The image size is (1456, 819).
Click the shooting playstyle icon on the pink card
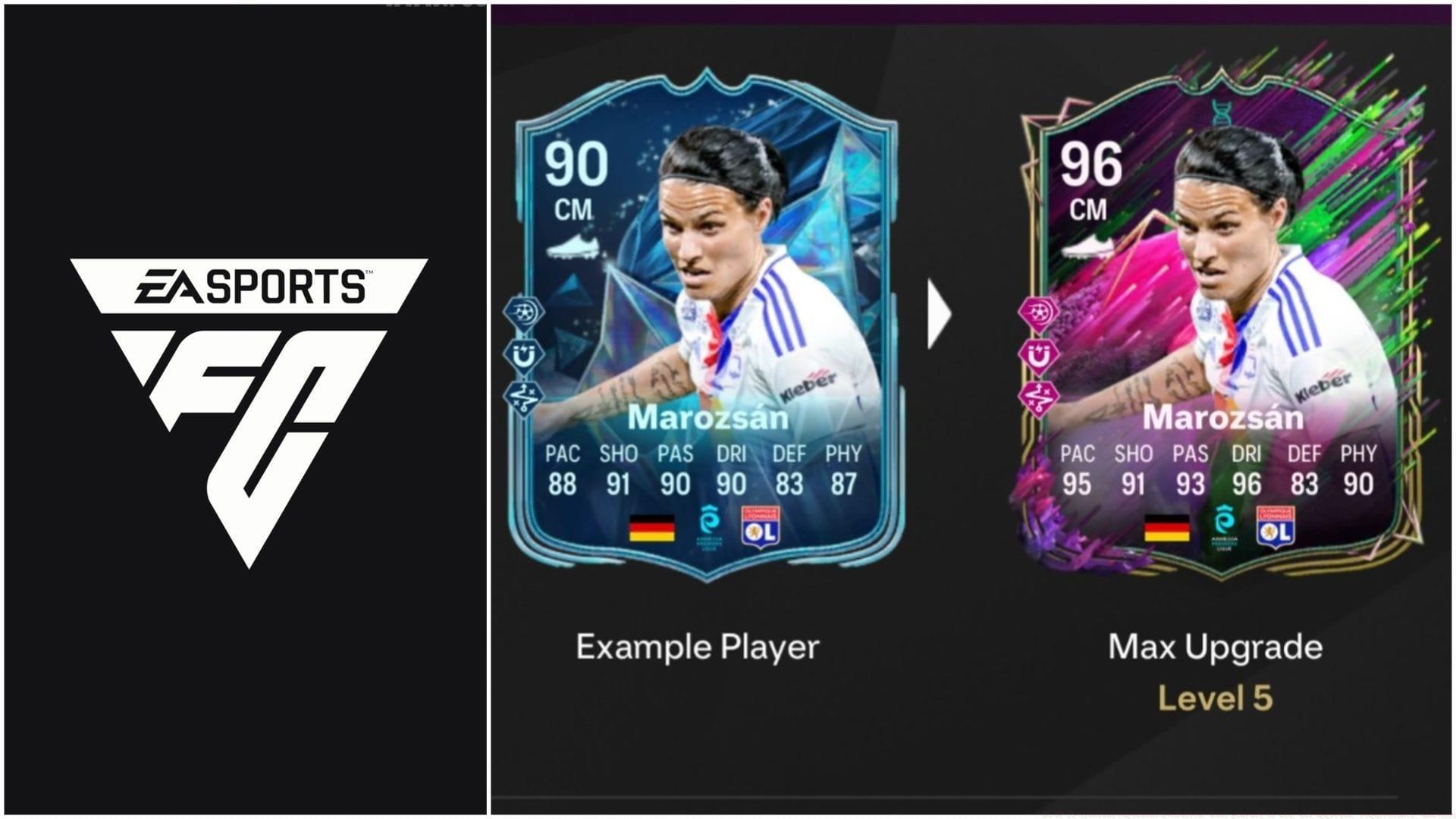click(x=1039, y=311)
